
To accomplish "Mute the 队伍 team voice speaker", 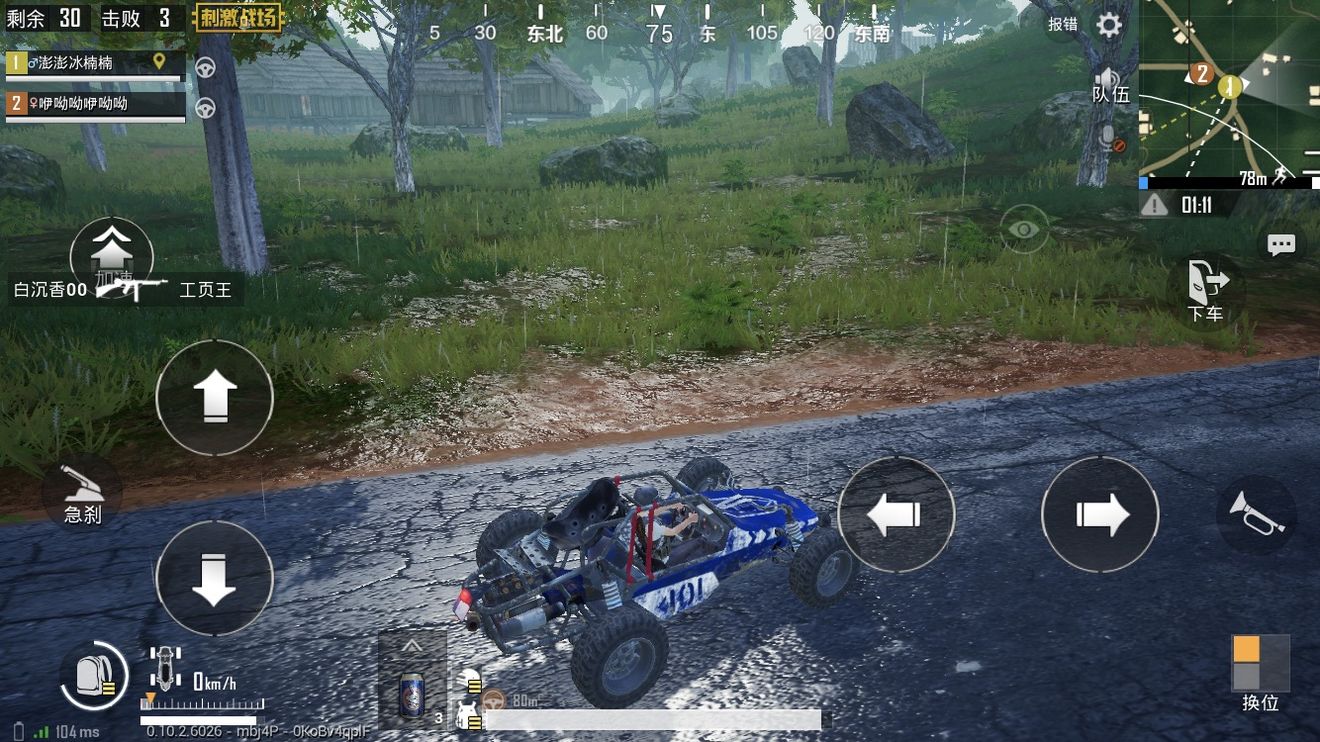I will click(1107, 78).
